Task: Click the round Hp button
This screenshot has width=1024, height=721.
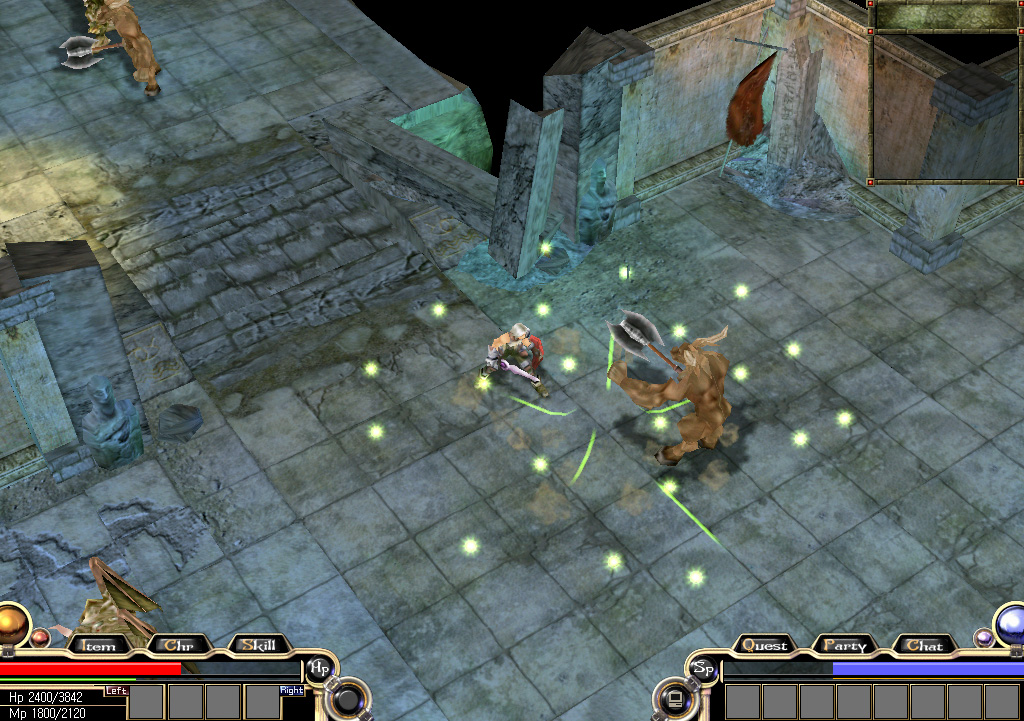Action: click(x=319, y=667)
